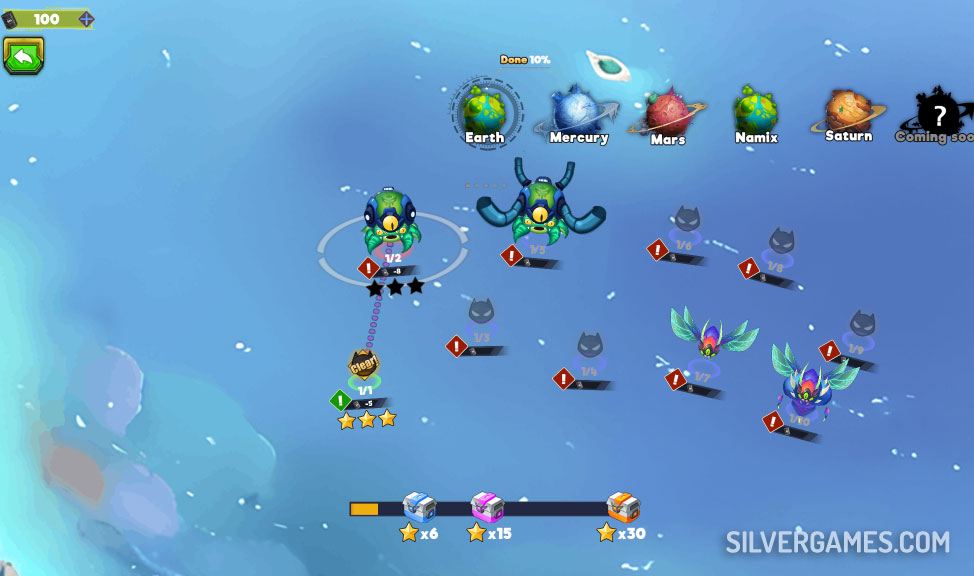This screenshot has width=974, height=576.
Task: Pick locked level 1/6
Action: click(x=685, y=225)
